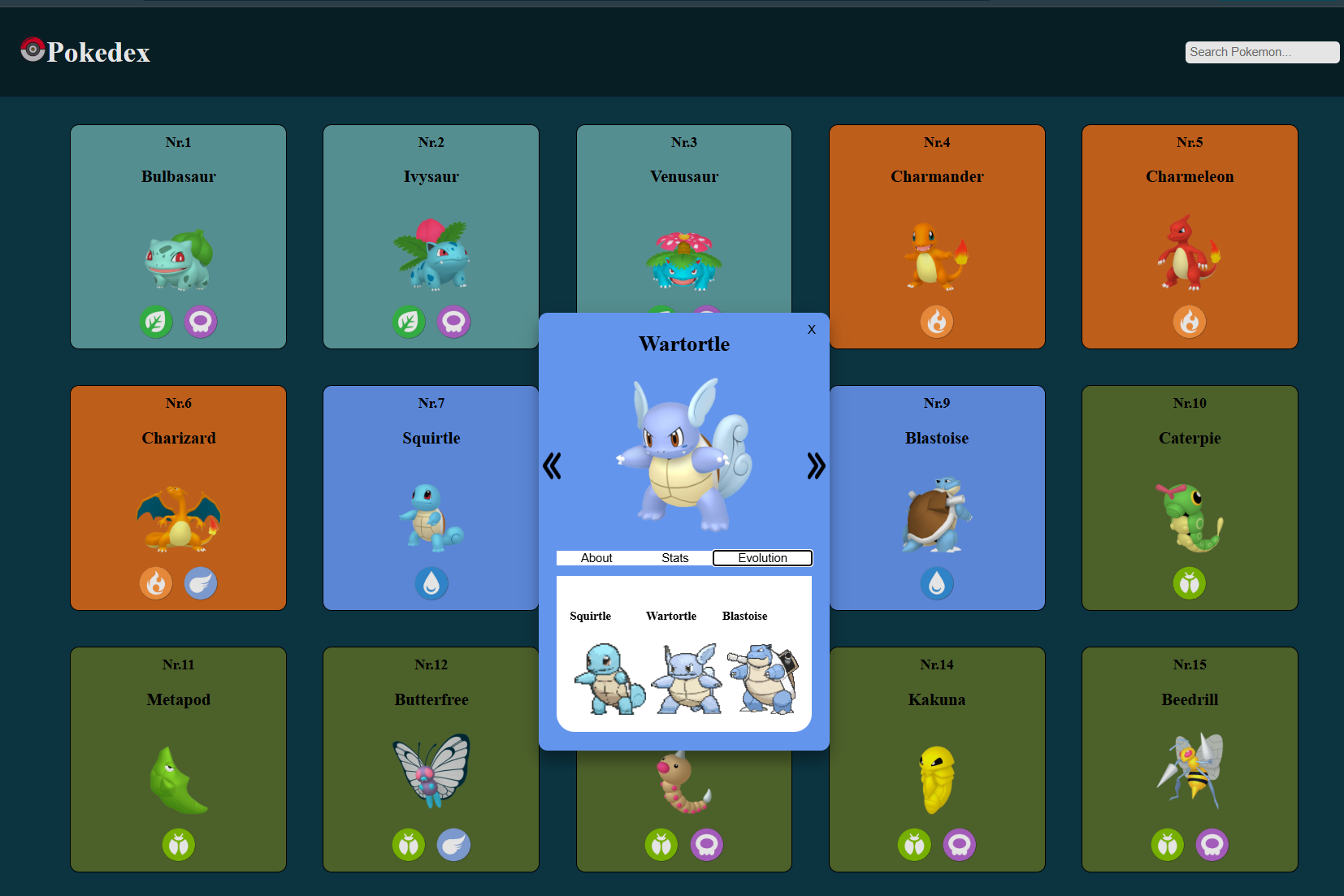
Task: Select the Fire type icon on Charmander
Action: tap(937, 322)
